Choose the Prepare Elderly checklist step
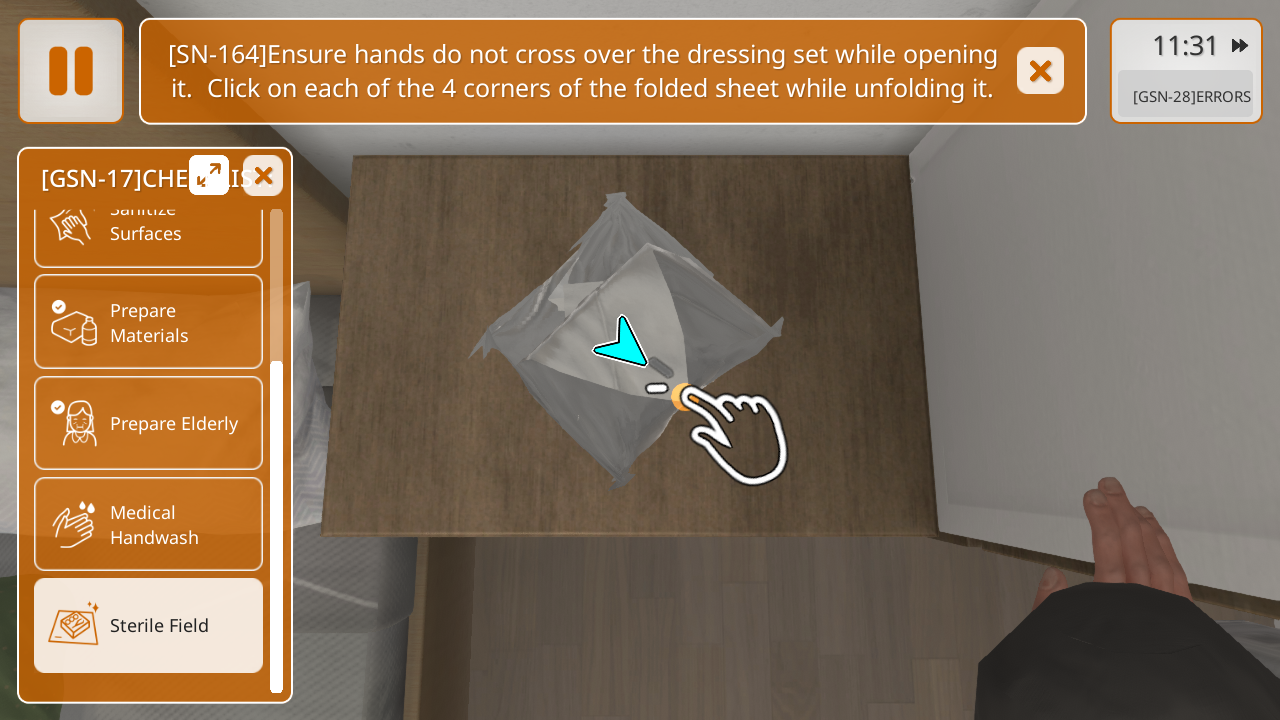Screen dimensions: 1280x720 point(148,423)
